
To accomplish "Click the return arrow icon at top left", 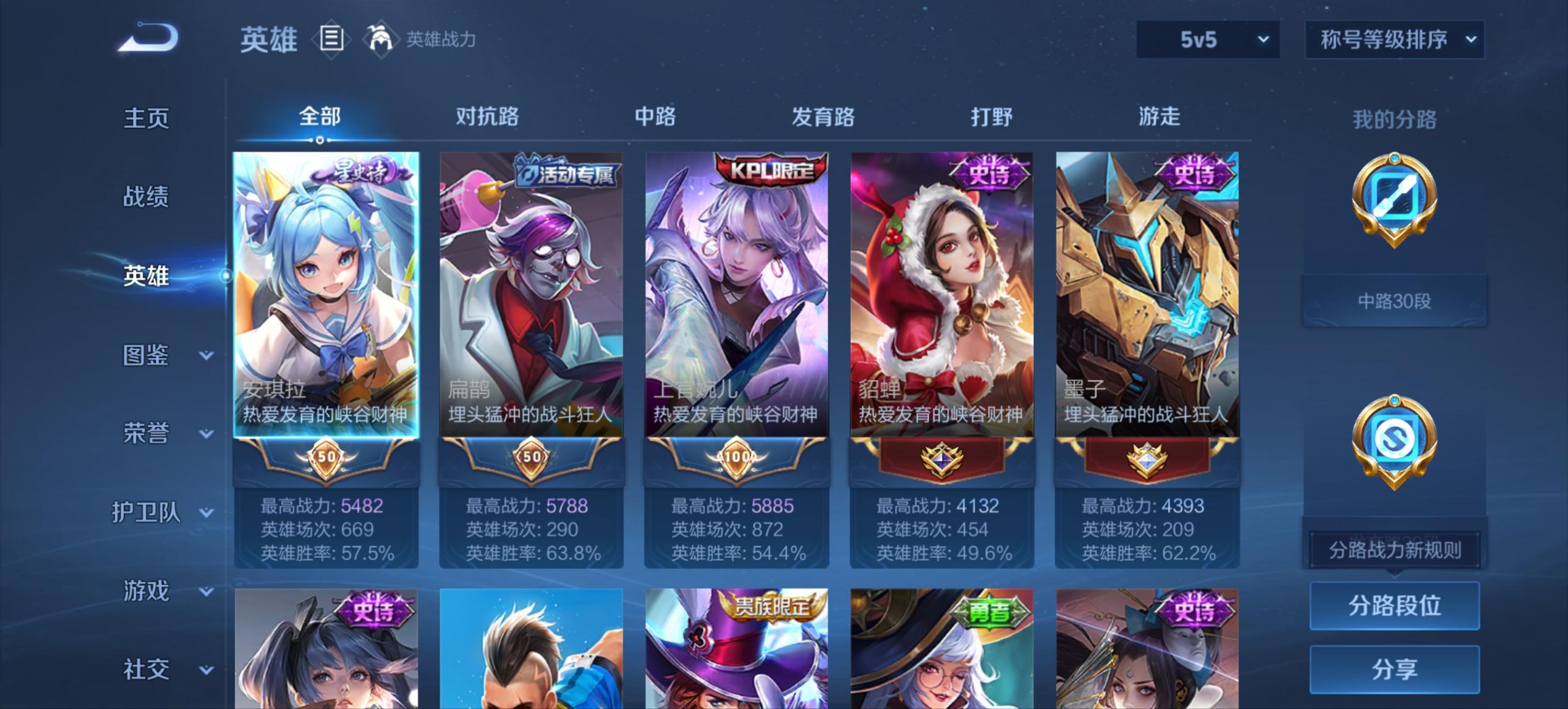I will point(147,38).
